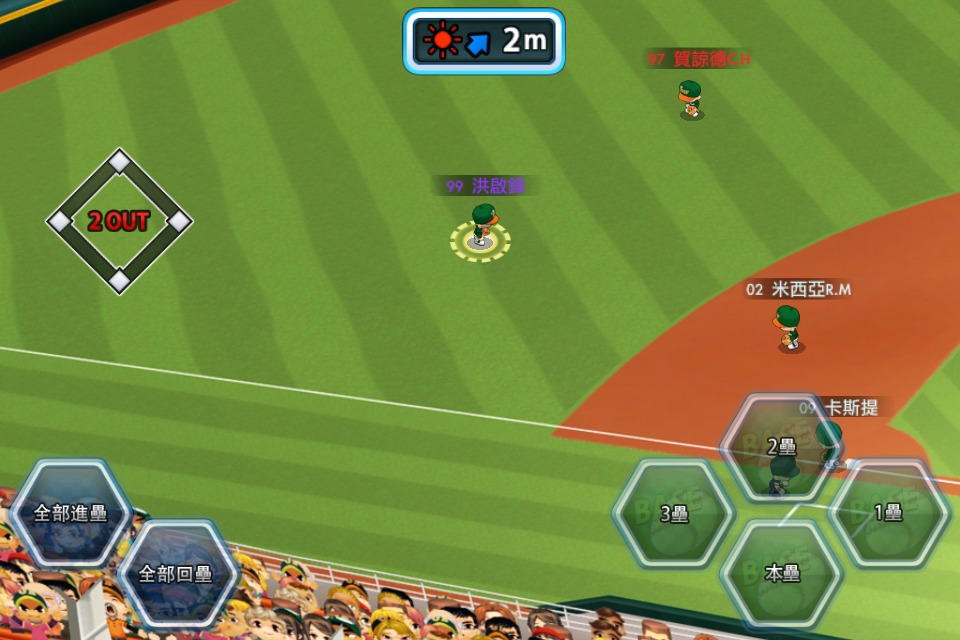Tap the 全部進壘 all-advance button
The image size is (960, 640).
click(x=70, y=513)
